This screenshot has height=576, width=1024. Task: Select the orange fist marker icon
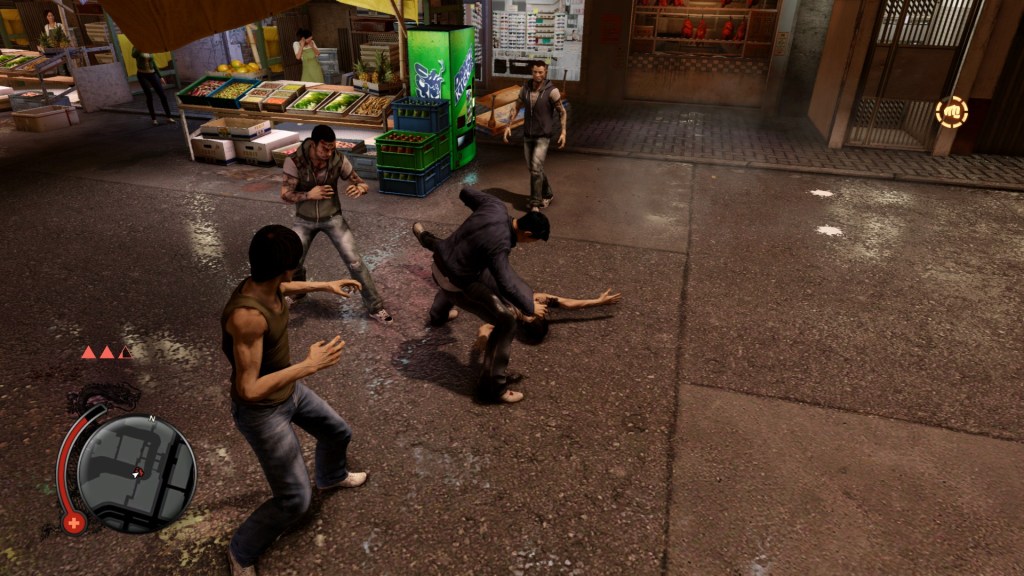tap(951, 112)
